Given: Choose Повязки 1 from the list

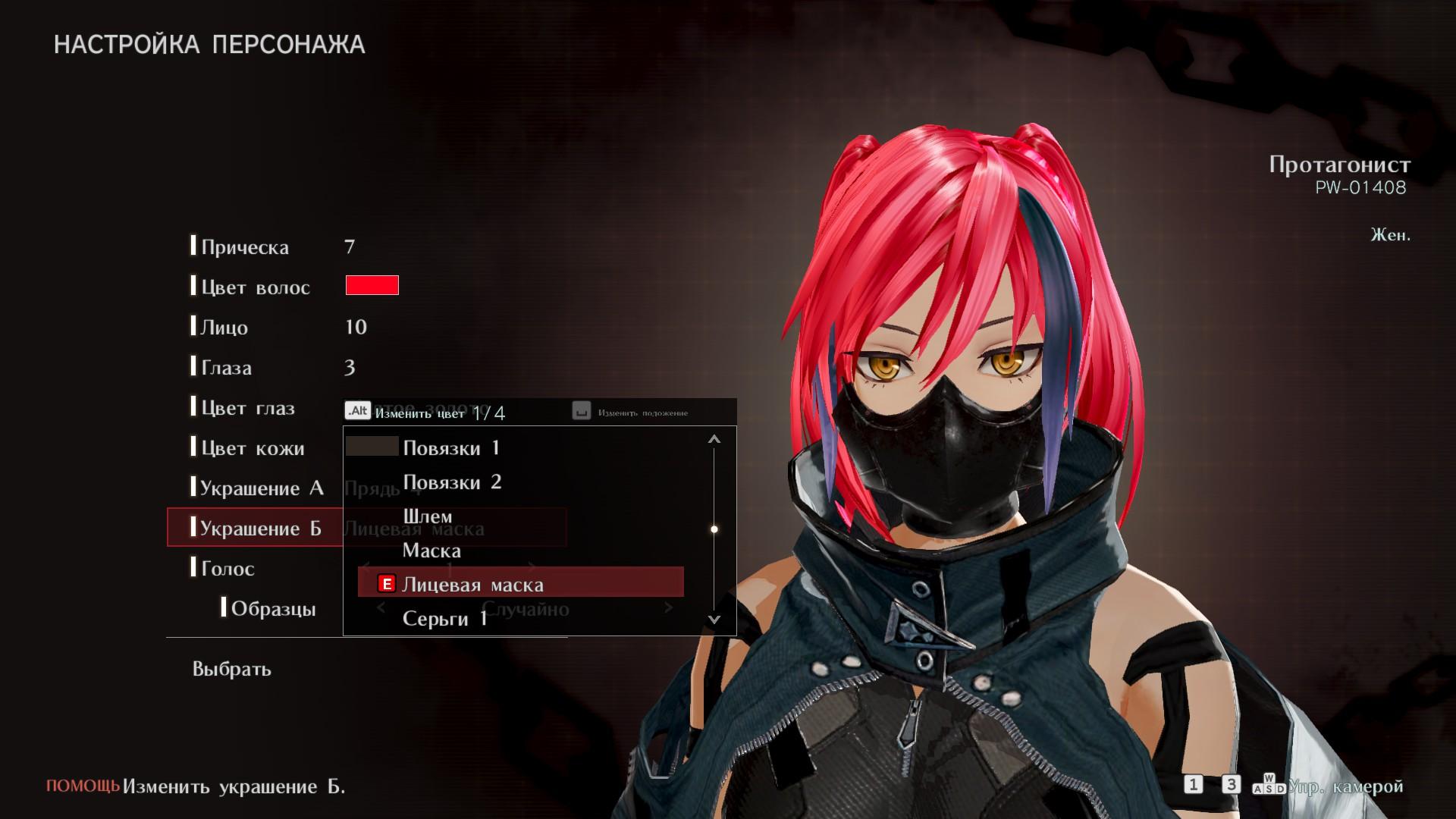Looking at the screenshot, I should pyautogui.click(x=451, y=447).
